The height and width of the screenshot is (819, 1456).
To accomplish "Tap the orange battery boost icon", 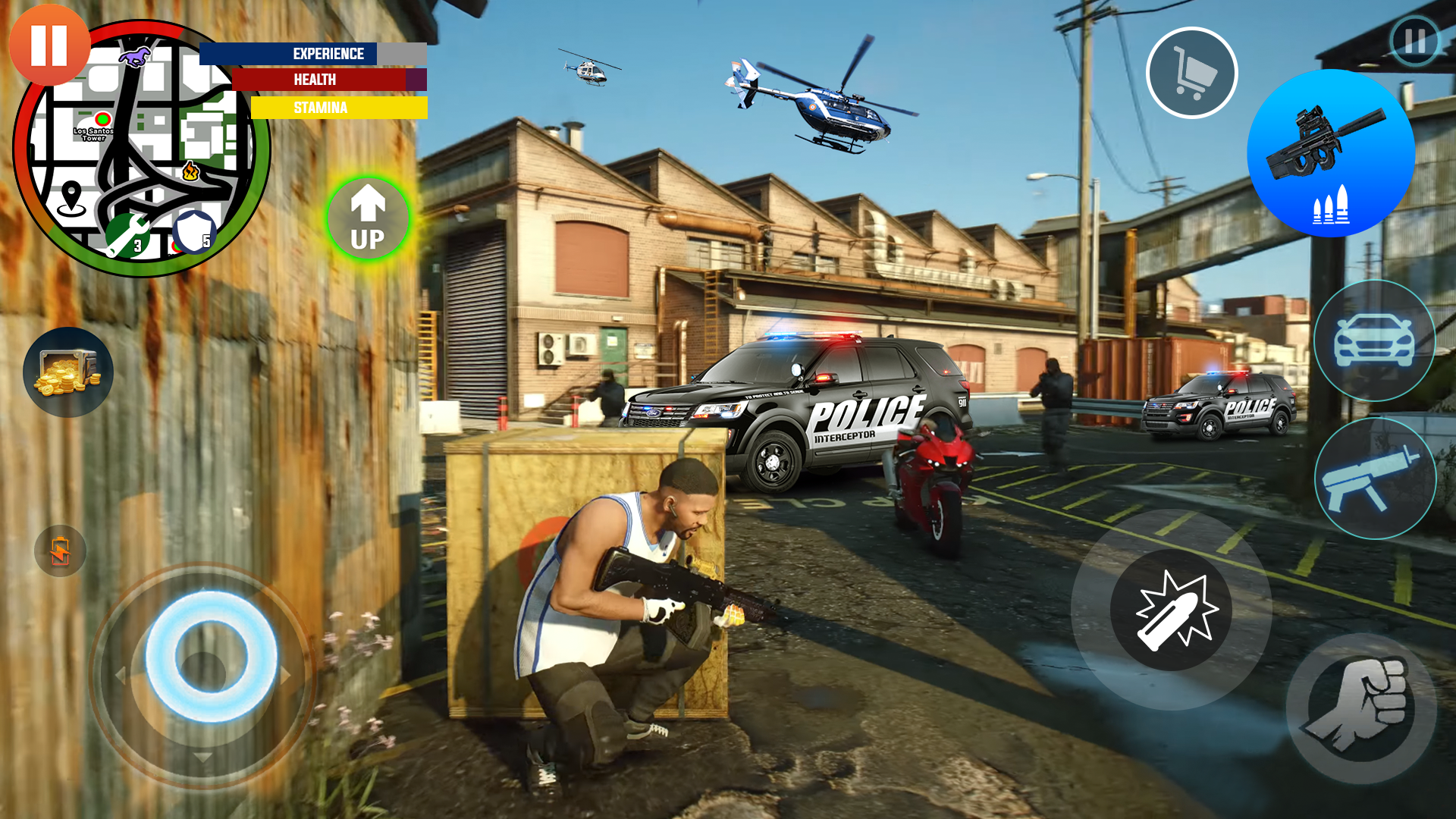I will [x=60, y=551].
